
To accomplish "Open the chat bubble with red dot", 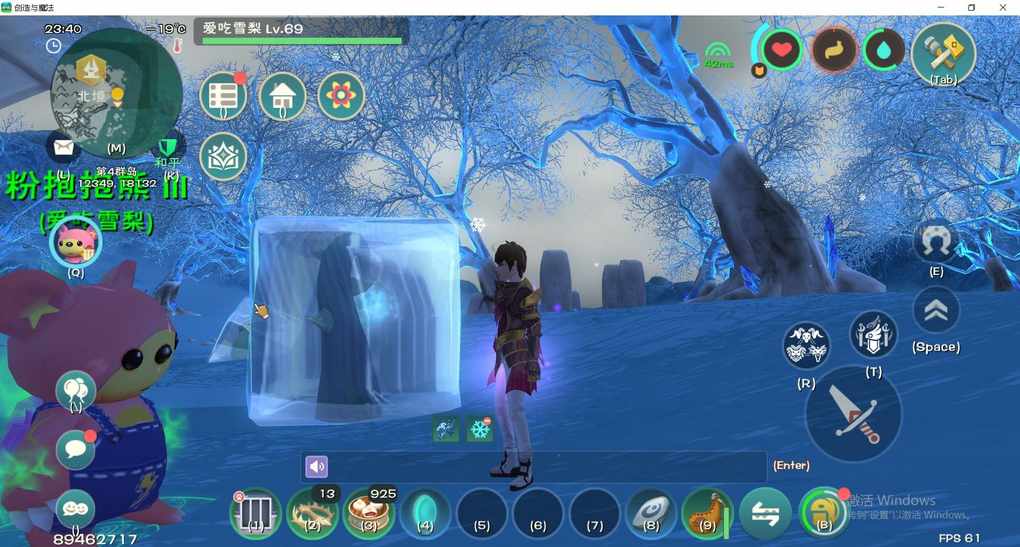I will (x=75, y=449).
